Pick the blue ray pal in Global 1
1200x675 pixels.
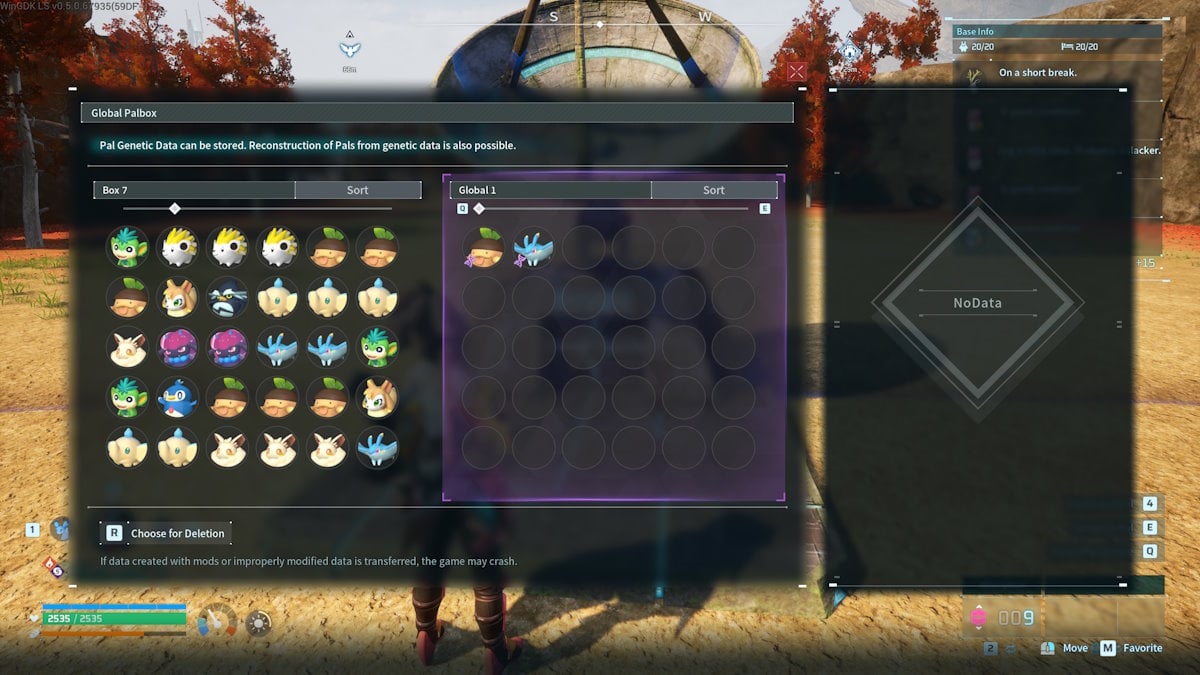pos(534,247)
